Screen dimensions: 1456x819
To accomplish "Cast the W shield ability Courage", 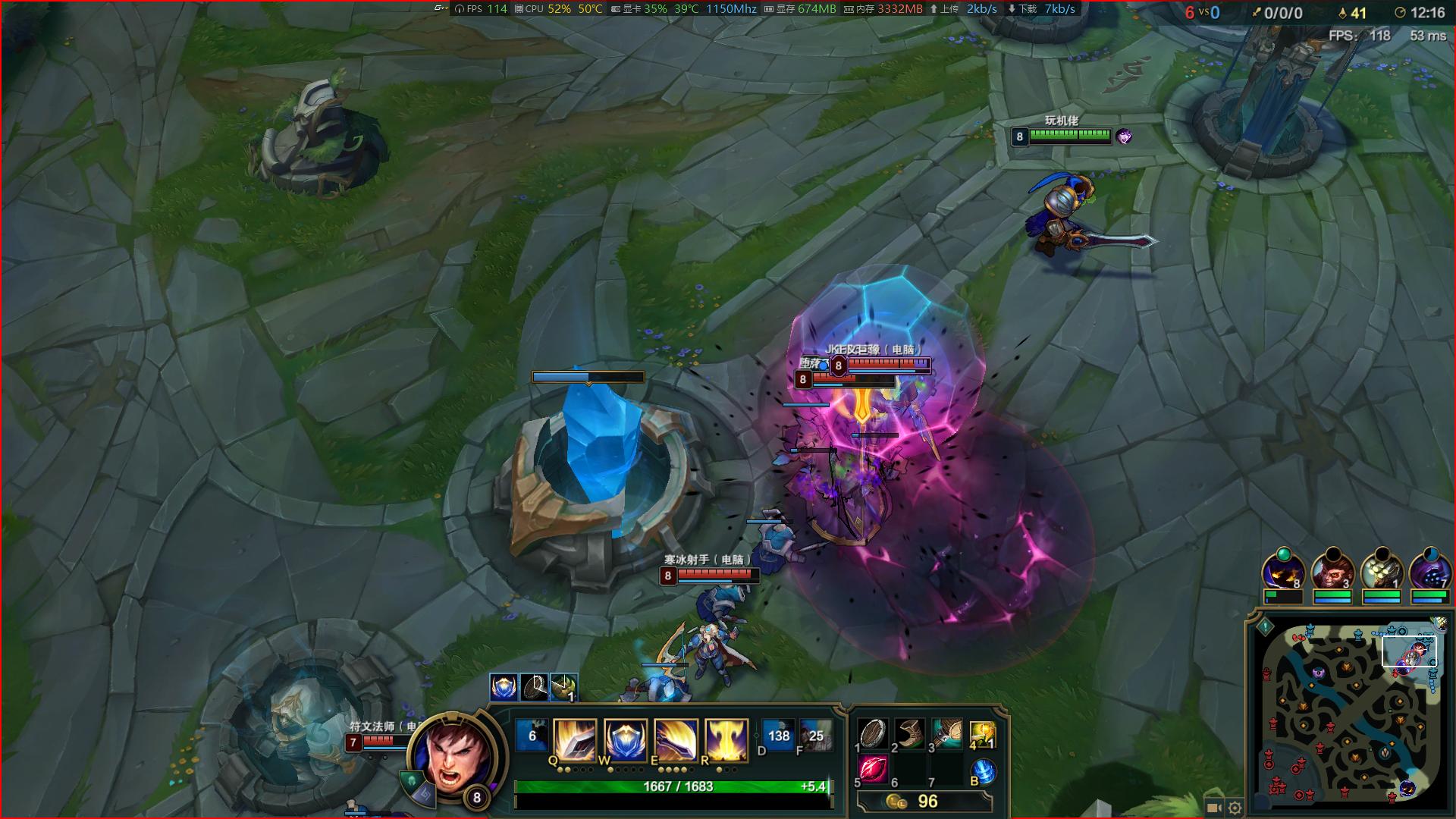I will [x=626, y=740].
